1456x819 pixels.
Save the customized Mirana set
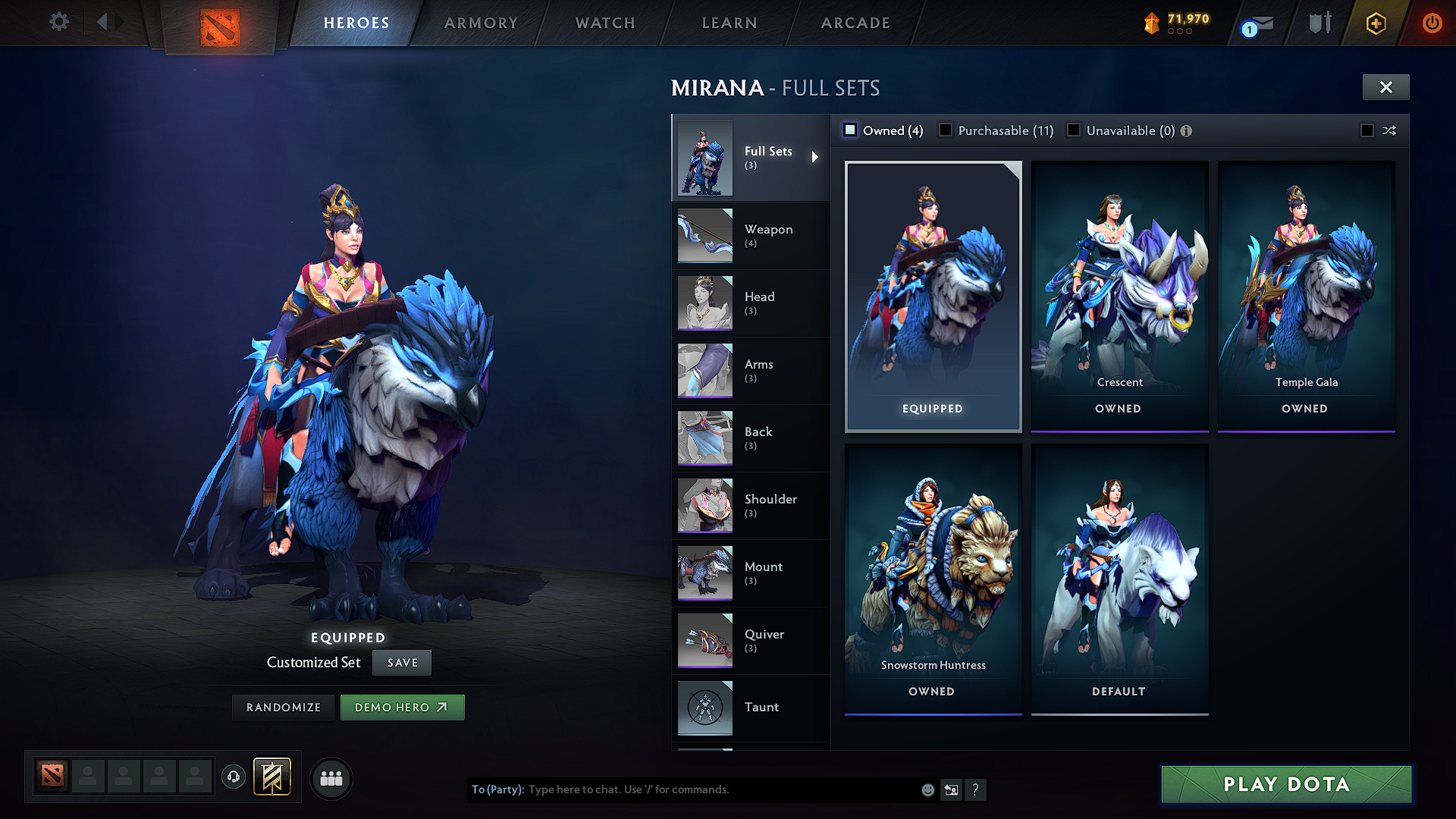click(401, 662)
